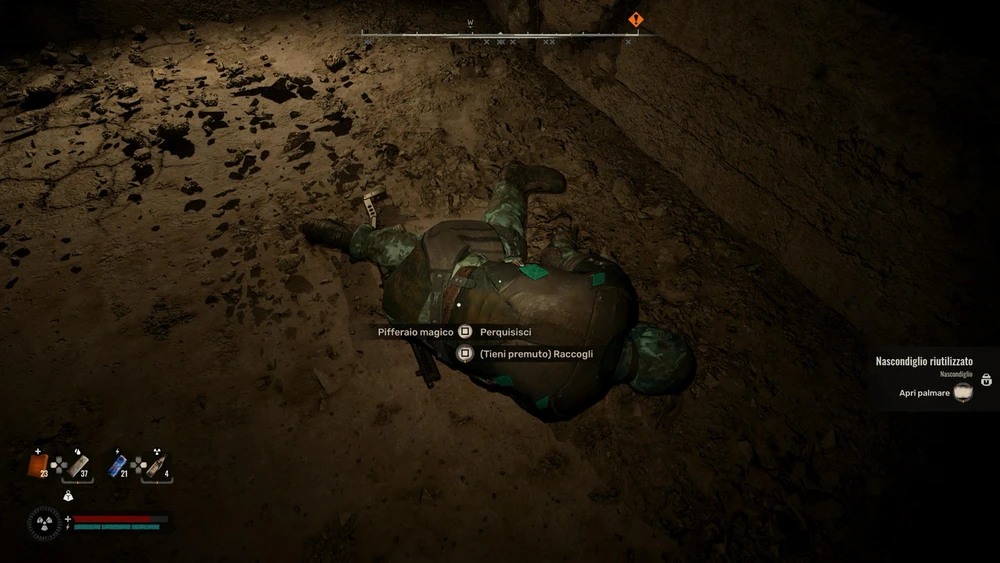
Task: Choose the vodka bottle quick slot
Action: pos(158,466)
